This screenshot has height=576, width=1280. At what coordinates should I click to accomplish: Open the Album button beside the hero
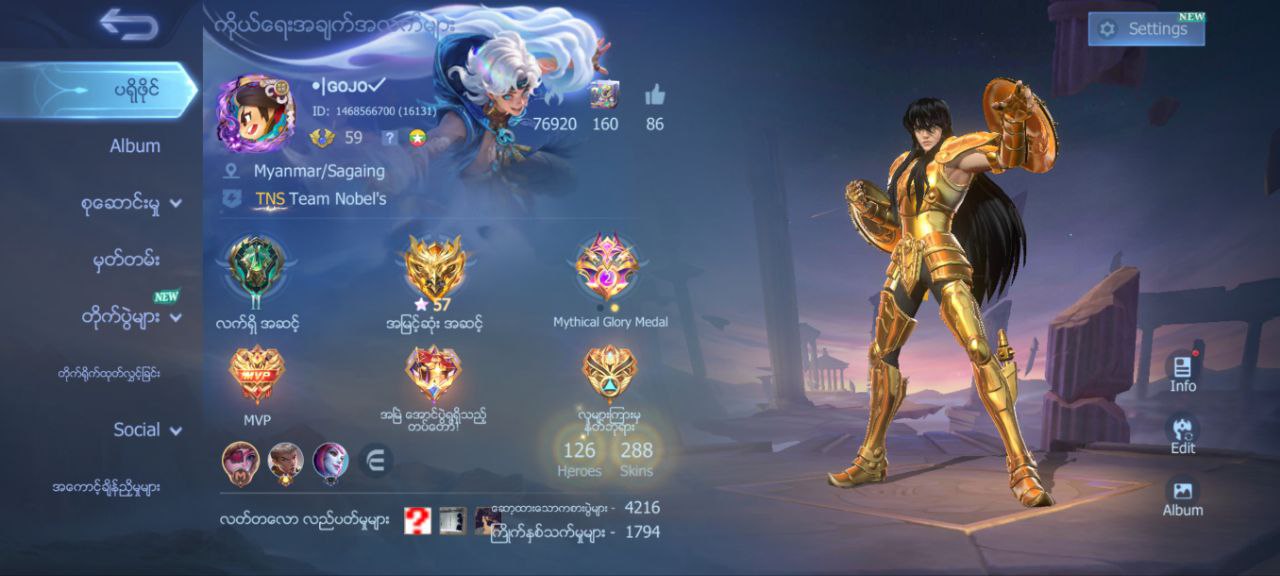point(1183,496)
